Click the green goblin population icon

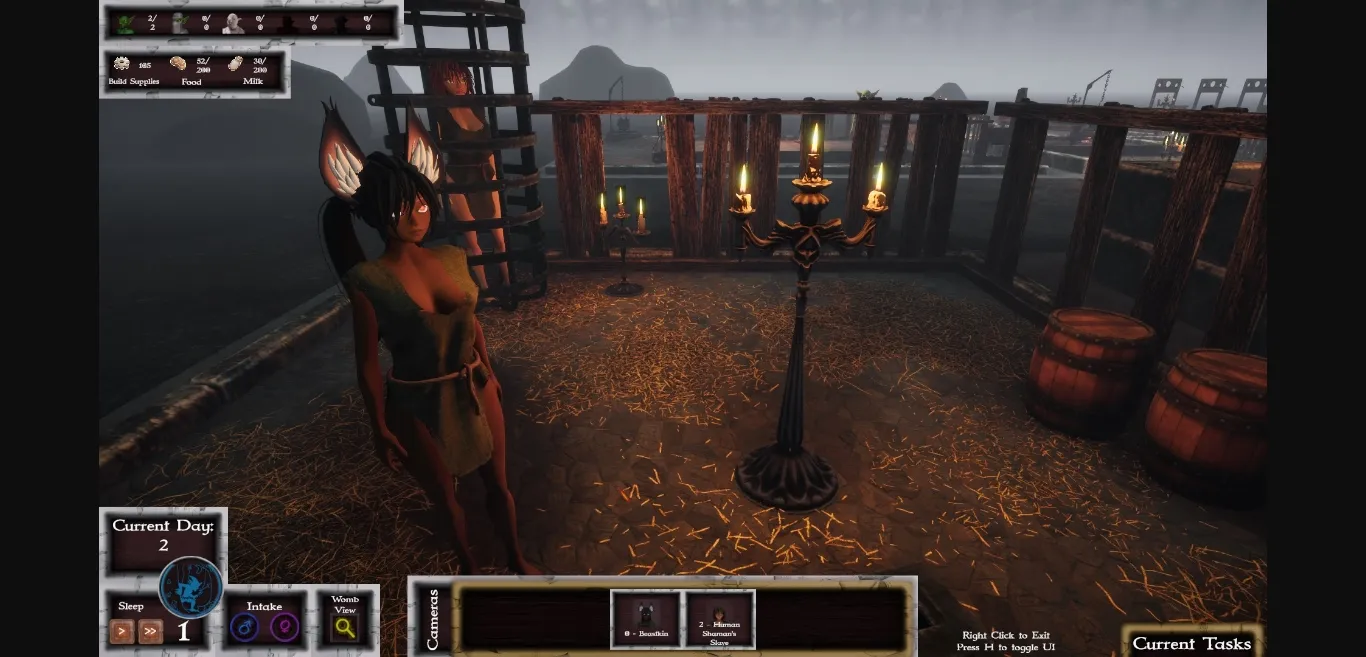(125, 23)
